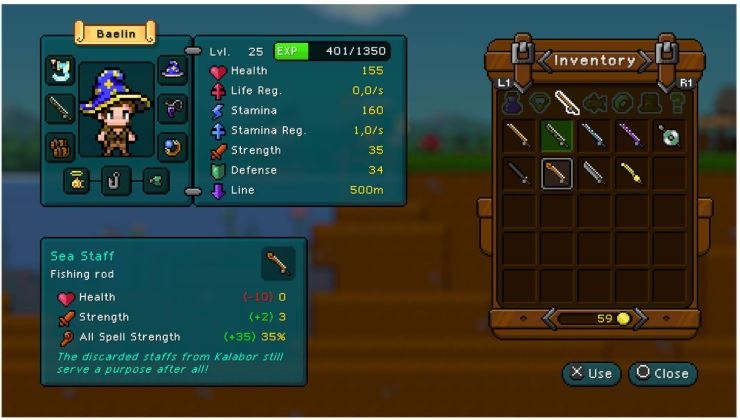Select the highlighted Sea Staff slot
The image size is (740, 420).
click(x=557, y=173)
